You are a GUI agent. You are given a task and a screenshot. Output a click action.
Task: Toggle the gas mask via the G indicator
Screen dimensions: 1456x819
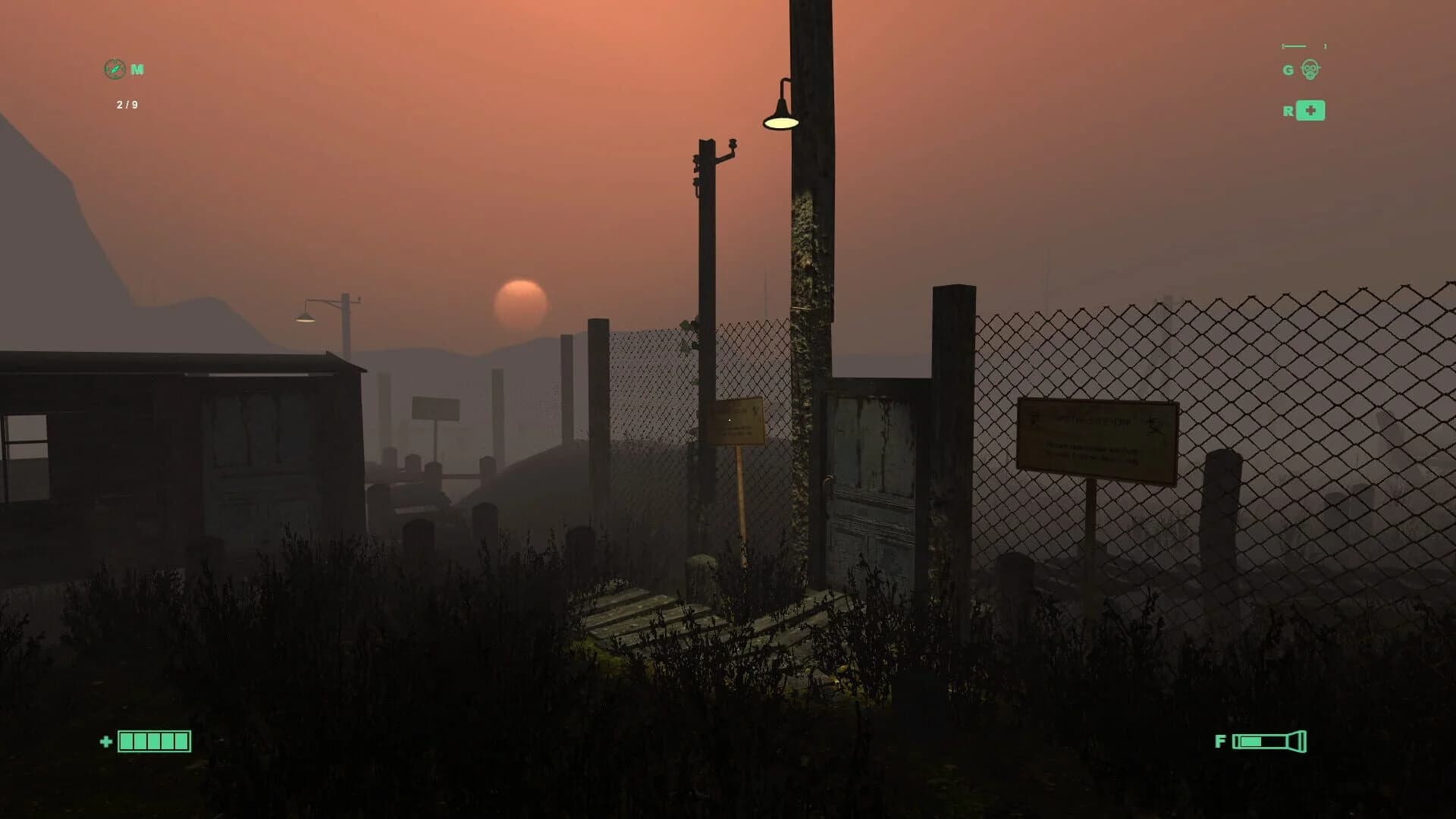pyautogui.click(x=1310, y=68)
